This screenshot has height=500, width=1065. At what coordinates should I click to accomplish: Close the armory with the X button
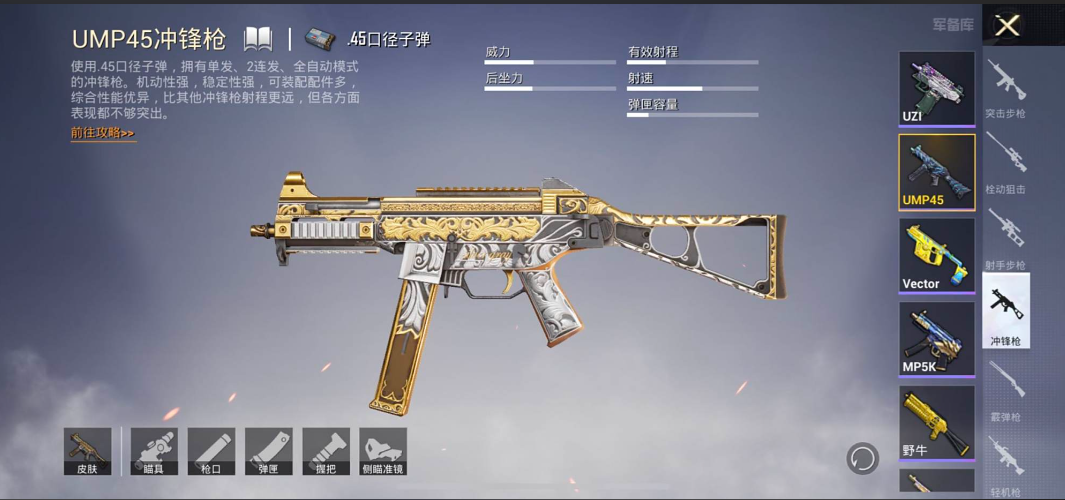(1007, 26)
